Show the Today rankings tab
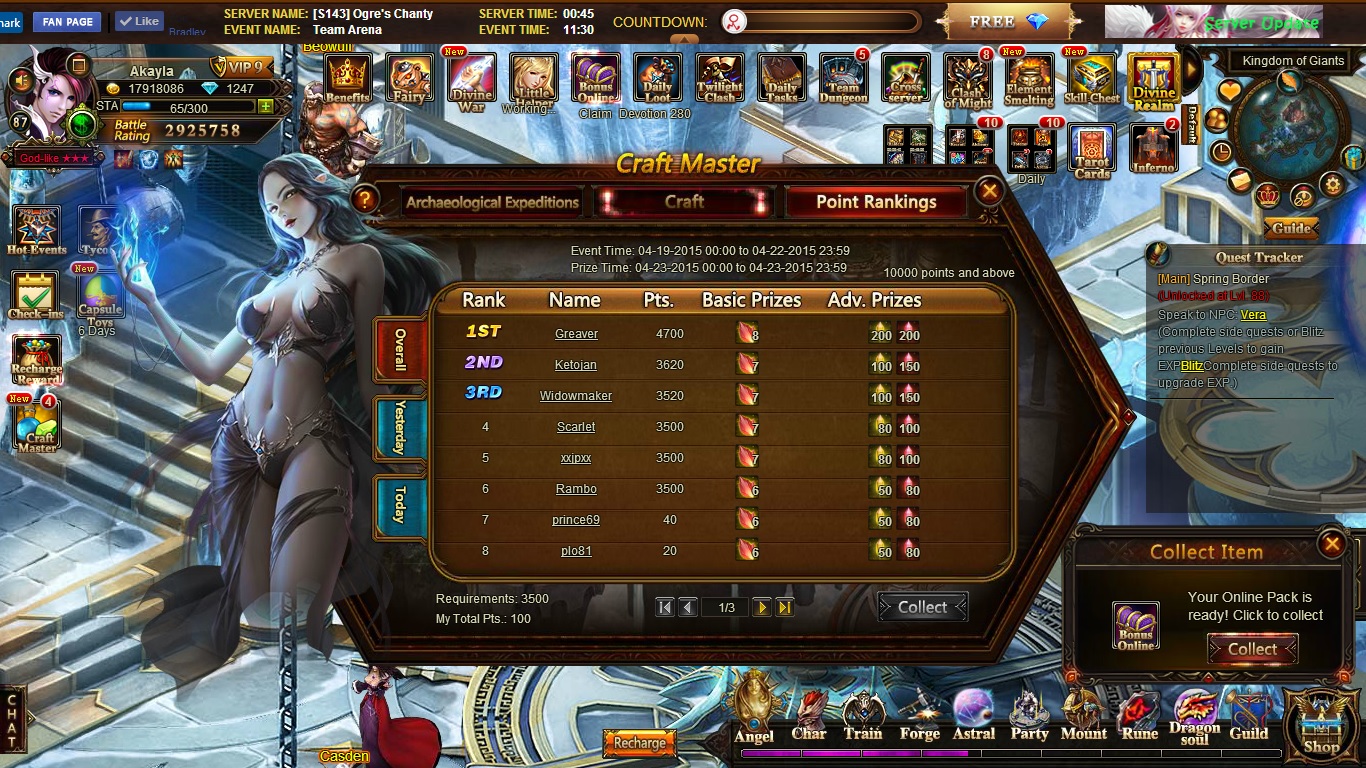The width and height of the screenshot is (1366, 768). click(x=400, y=504)
